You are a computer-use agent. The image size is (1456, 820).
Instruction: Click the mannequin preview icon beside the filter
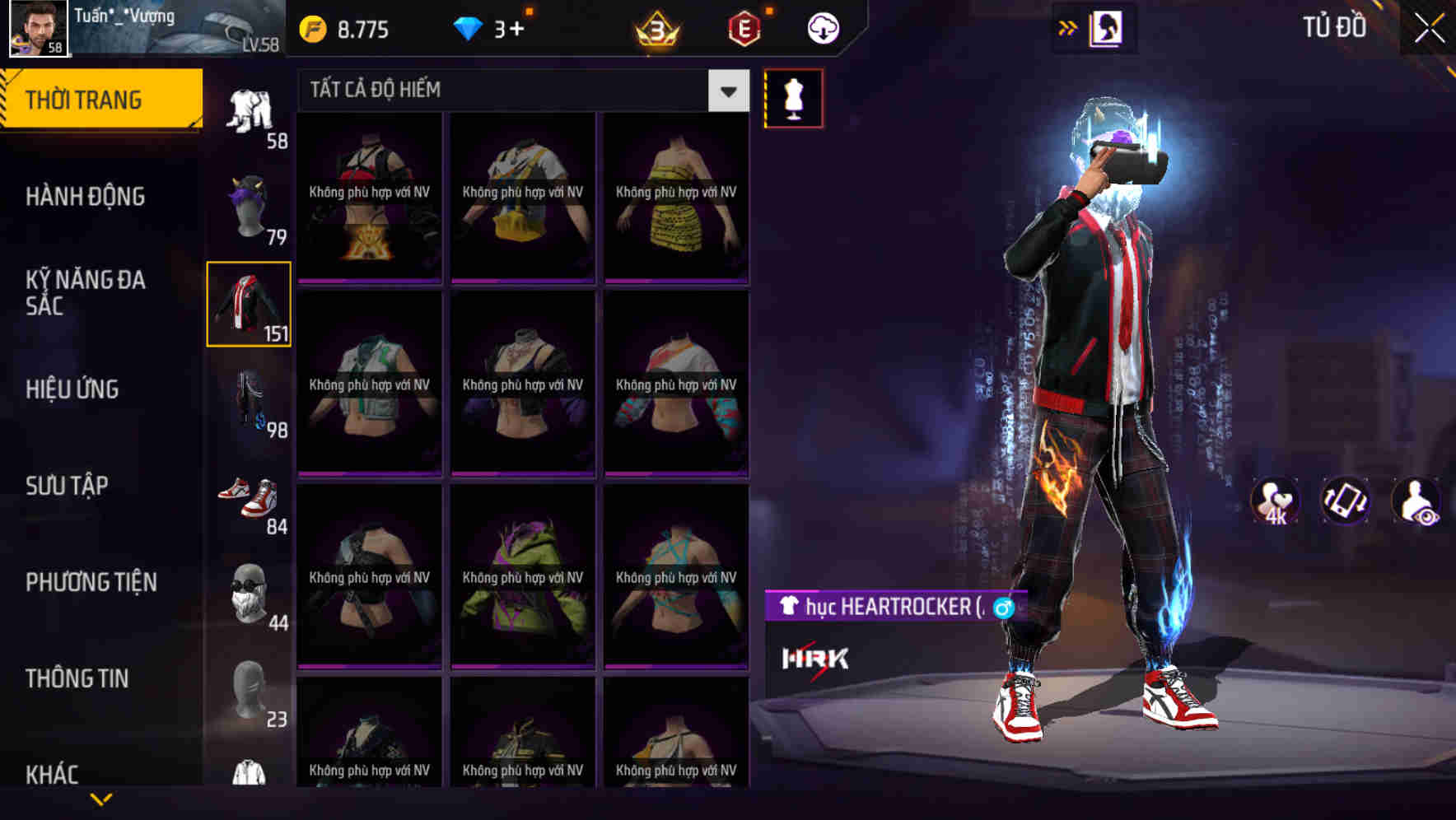pos(795,97)
